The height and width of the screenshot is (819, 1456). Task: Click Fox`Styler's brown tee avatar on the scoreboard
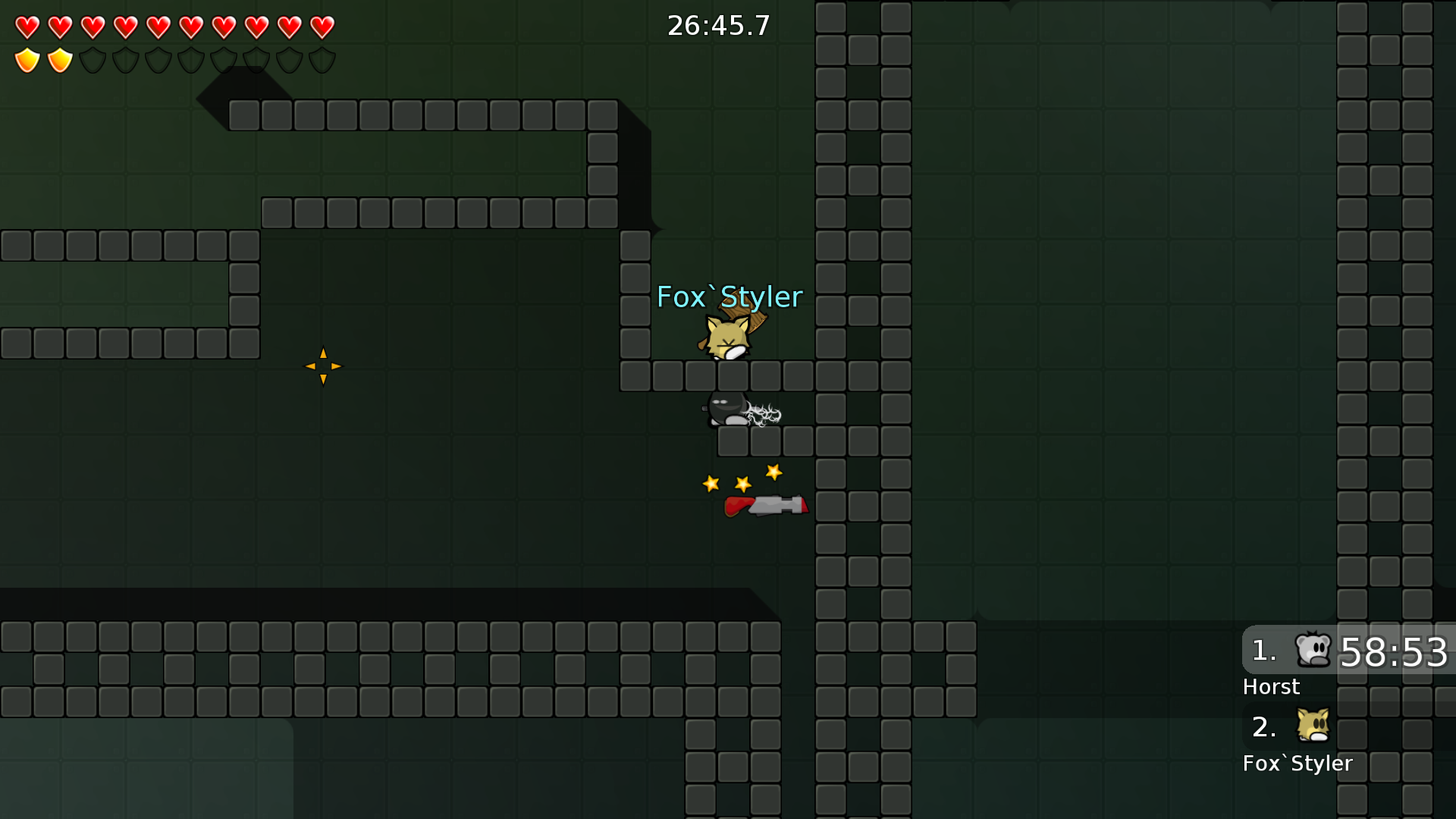point(1314,726)
